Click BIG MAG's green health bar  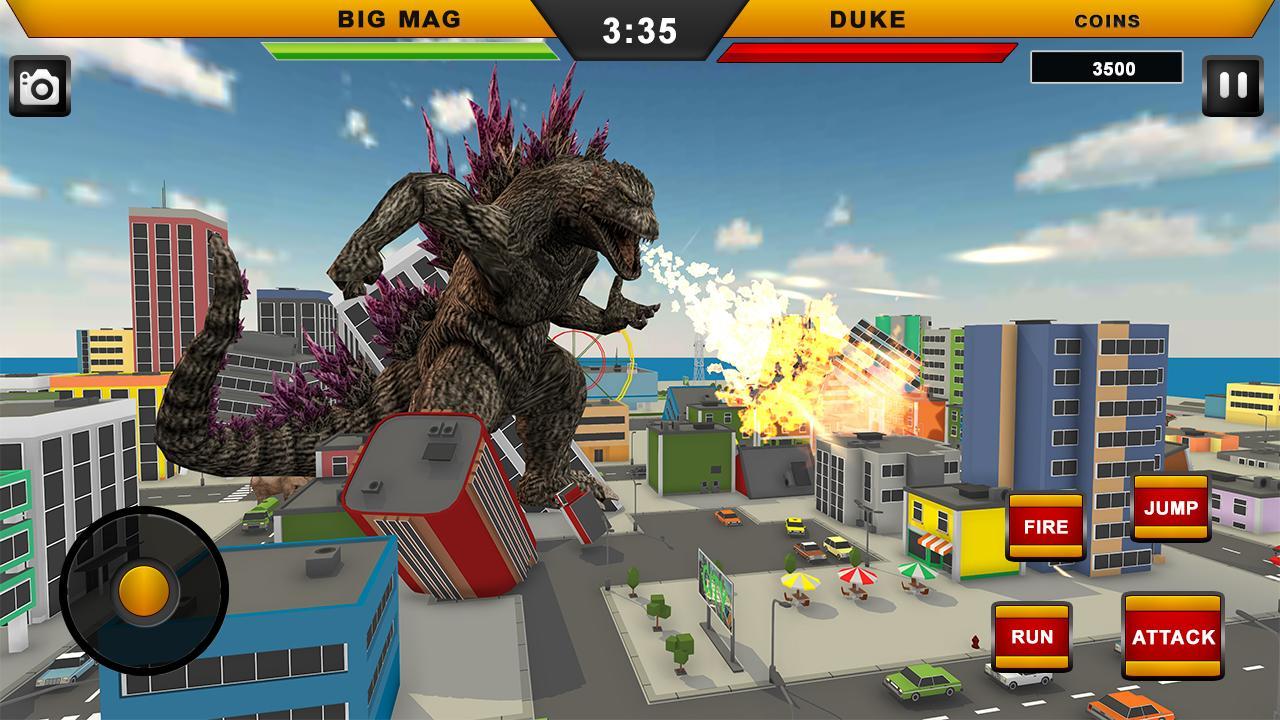pos(408,48)
